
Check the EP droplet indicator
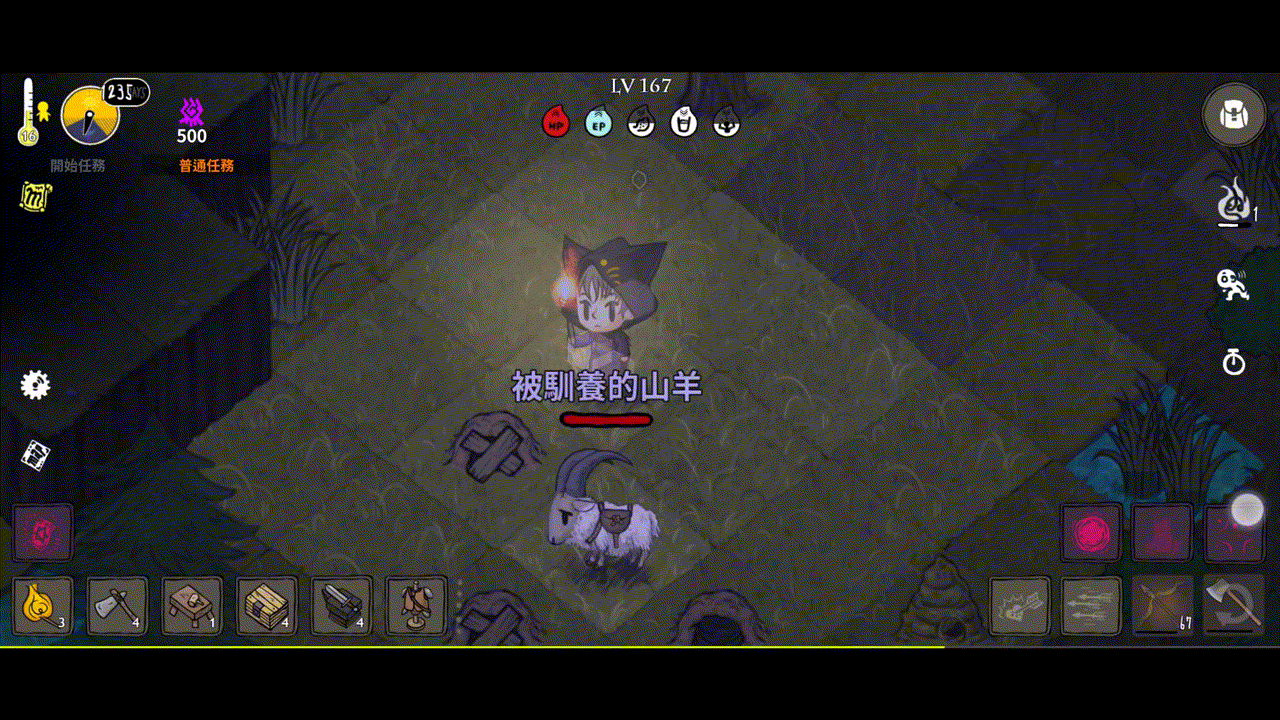(597, 121)
